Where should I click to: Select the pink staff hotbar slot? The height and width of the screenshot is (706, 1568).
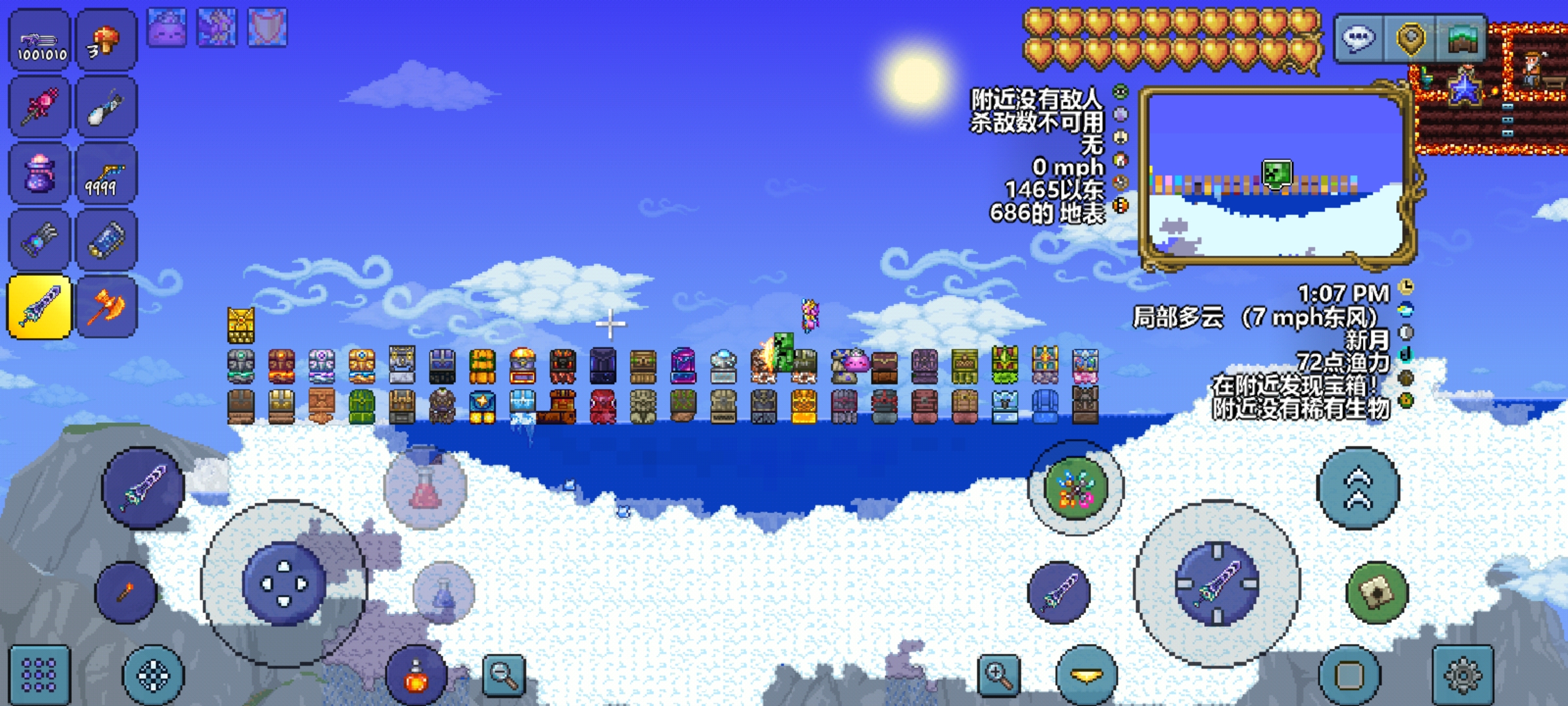pos(39,107)
